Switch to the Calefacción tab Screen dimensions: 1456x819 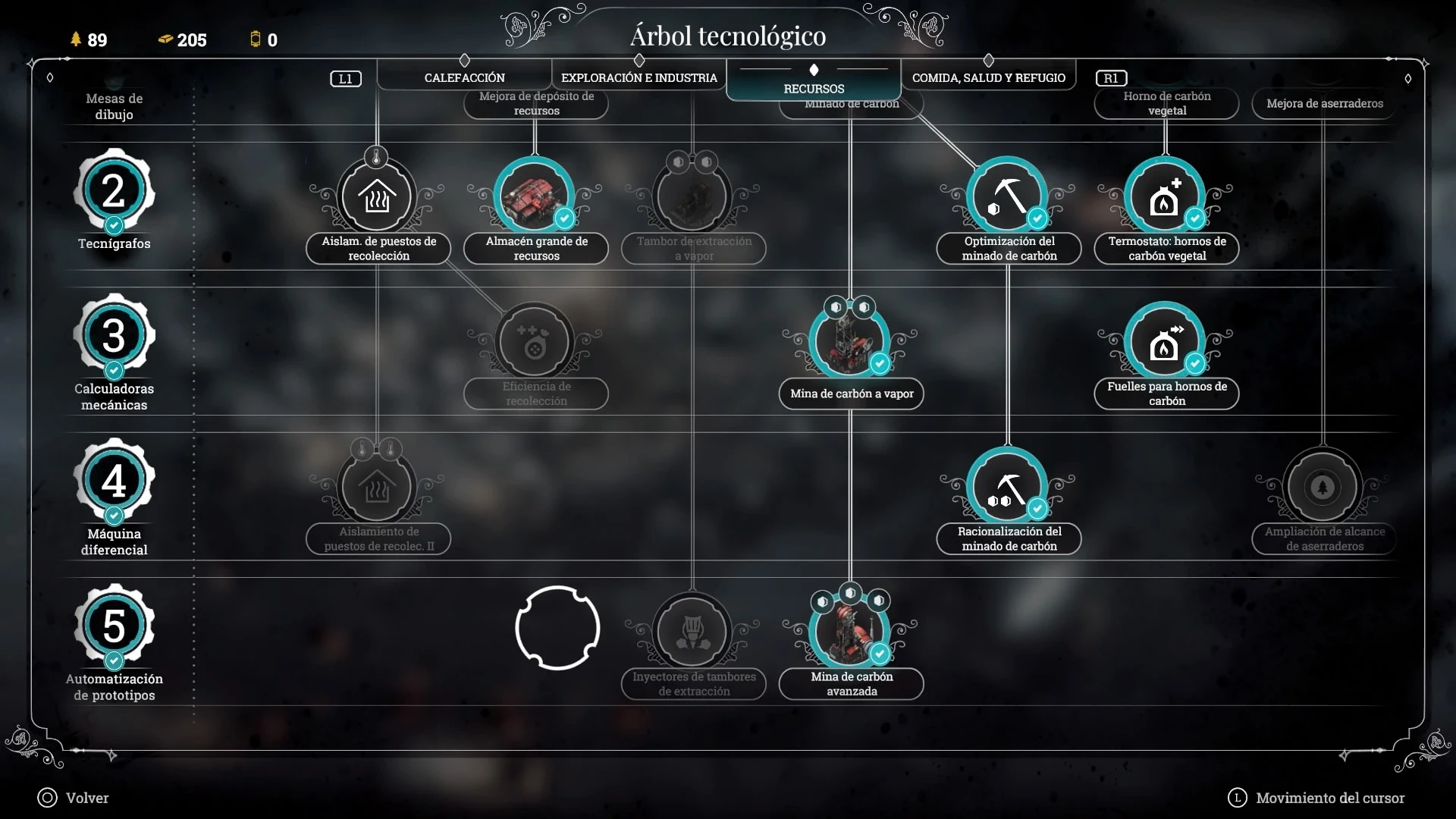(464, 77)
